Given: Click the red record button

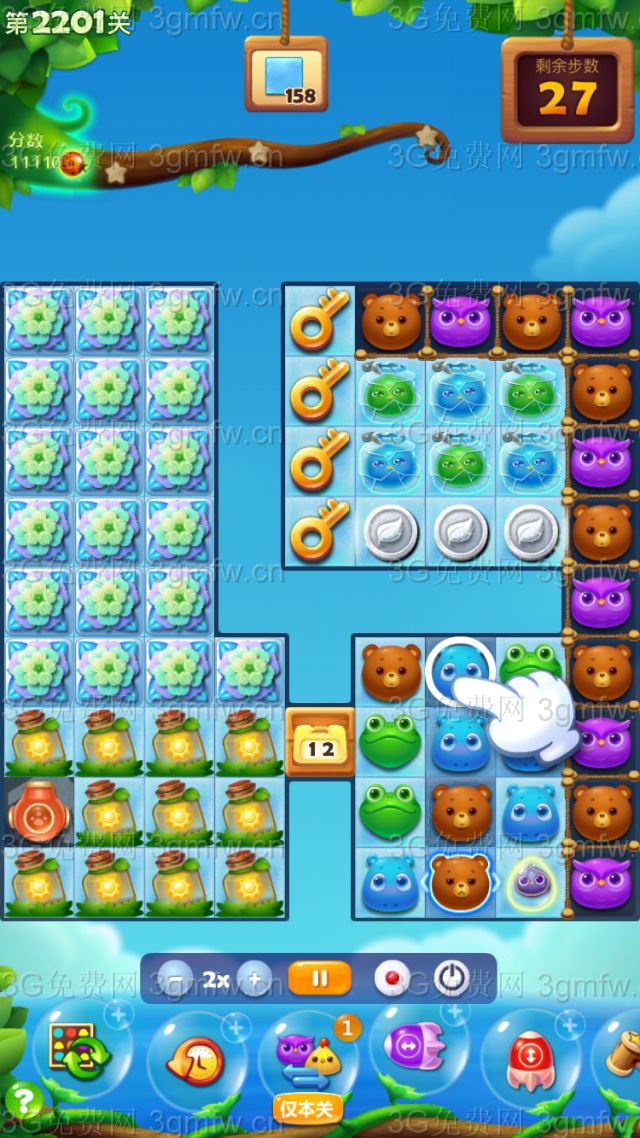Looking at the screenshot, I should (392, 979).
